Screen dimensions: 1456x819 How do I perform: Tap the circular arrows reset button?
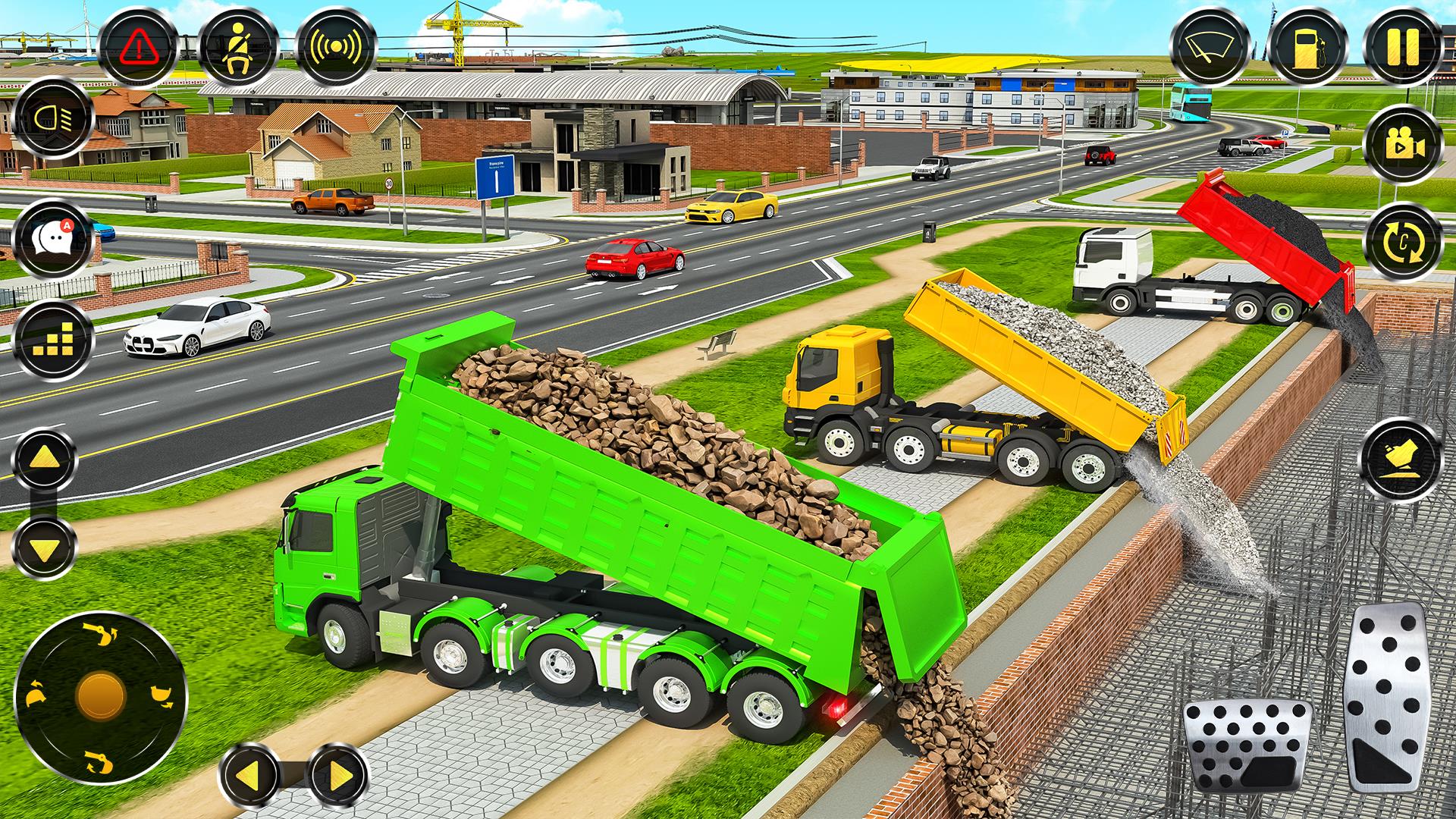point(1401,243)
